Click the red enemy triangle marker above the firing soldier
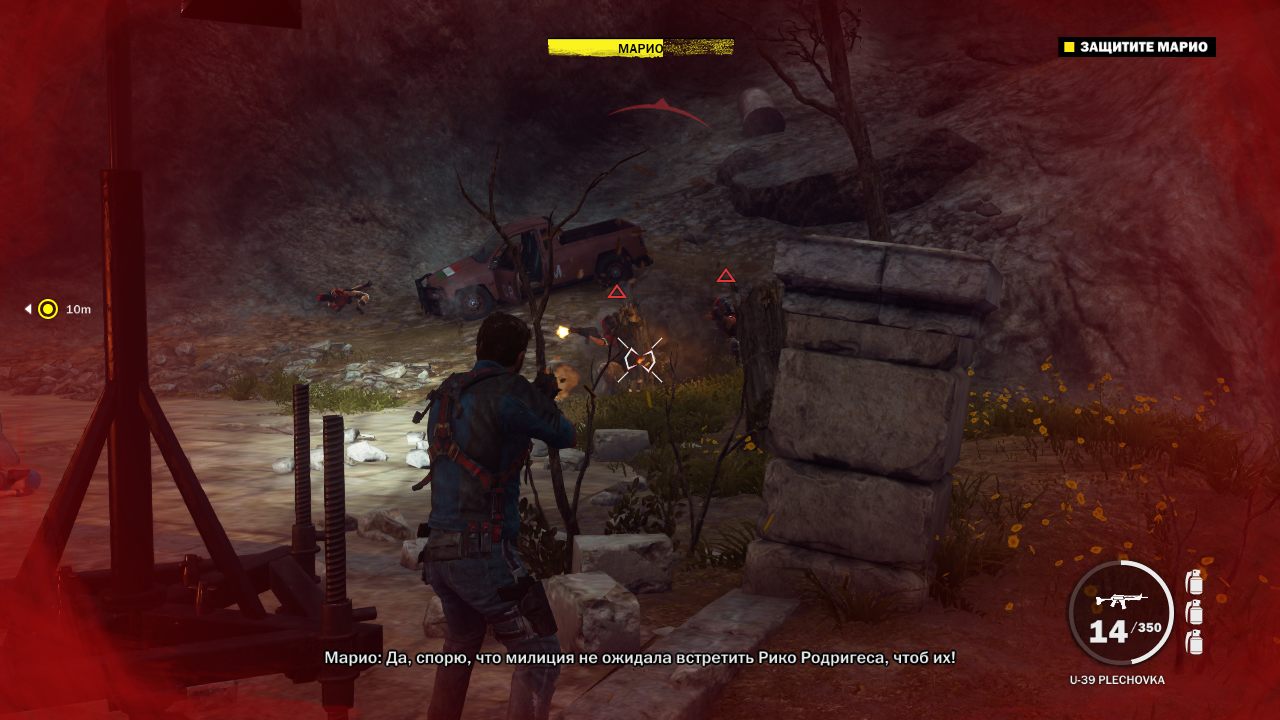Viewport: 1280px width, 720px height. tap(617, 293)
